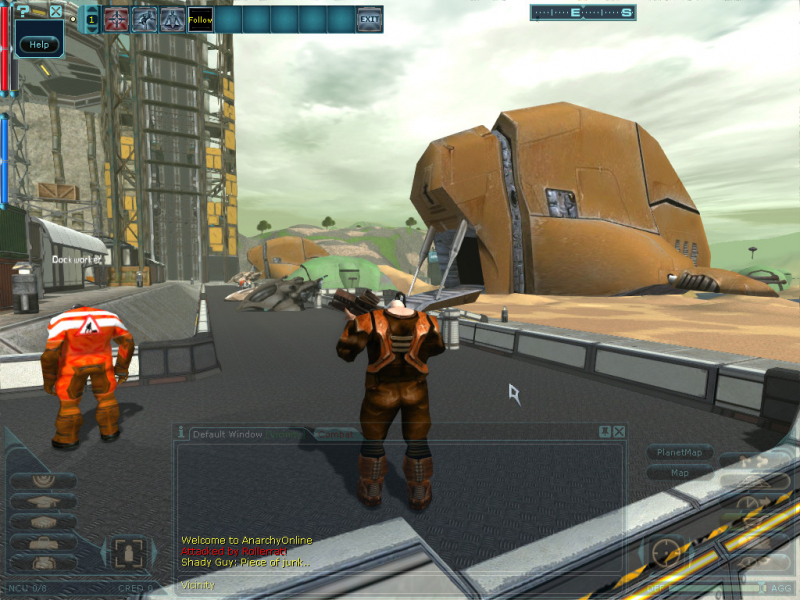The width and height of the screenshot is (800, 600).
Task: Open the graduation cap skills menu
Action: pos(43,501)
